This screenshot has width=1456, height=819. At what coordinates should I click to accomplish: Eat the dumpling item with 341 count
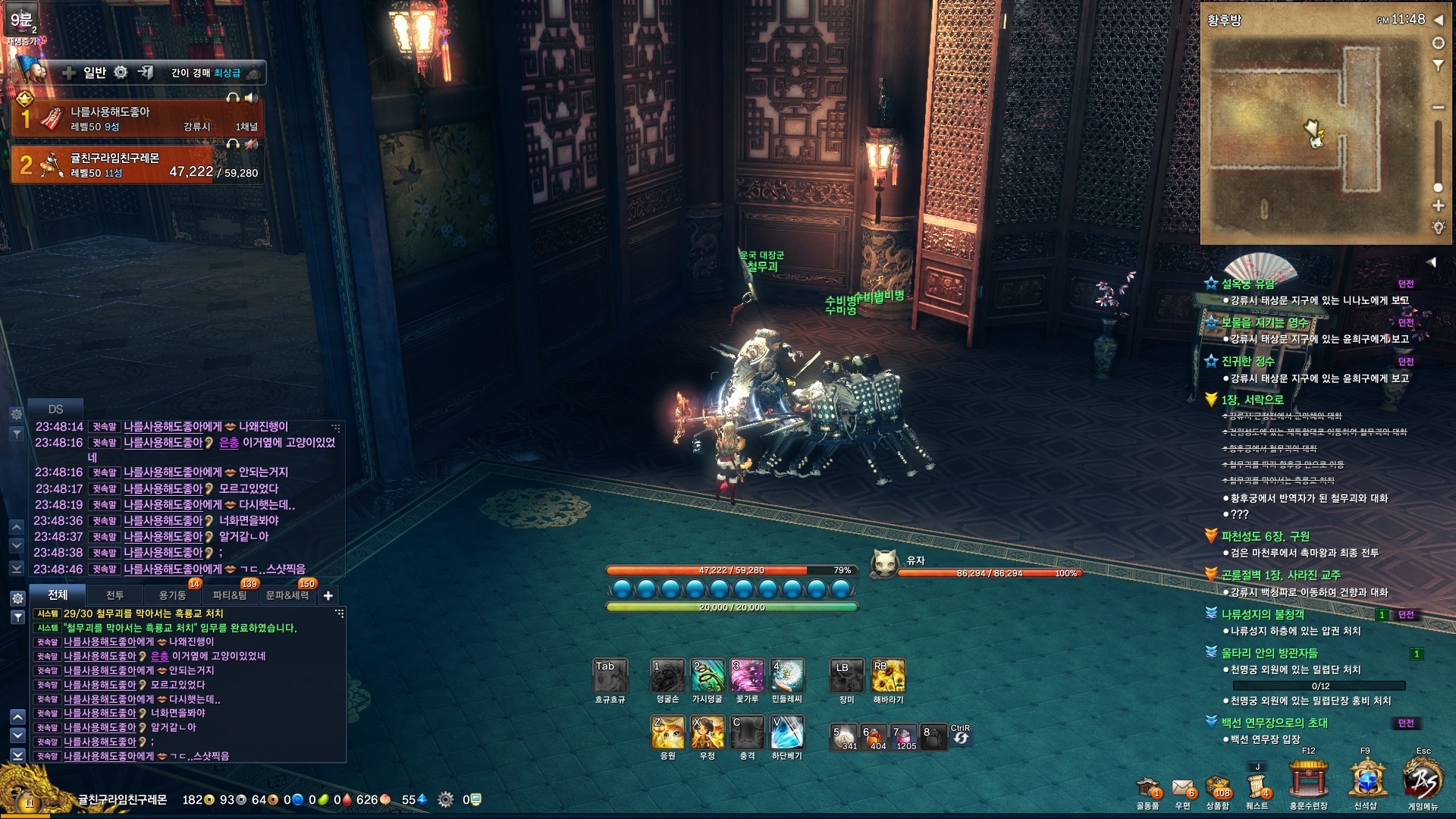[x=844, y=737]
